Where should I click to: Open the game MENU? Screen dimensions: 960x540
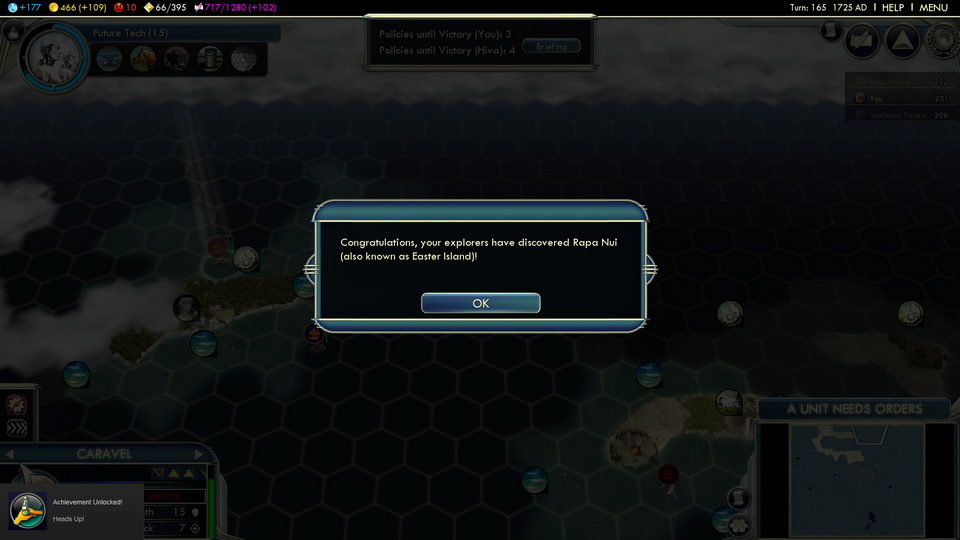coord(933,7)
